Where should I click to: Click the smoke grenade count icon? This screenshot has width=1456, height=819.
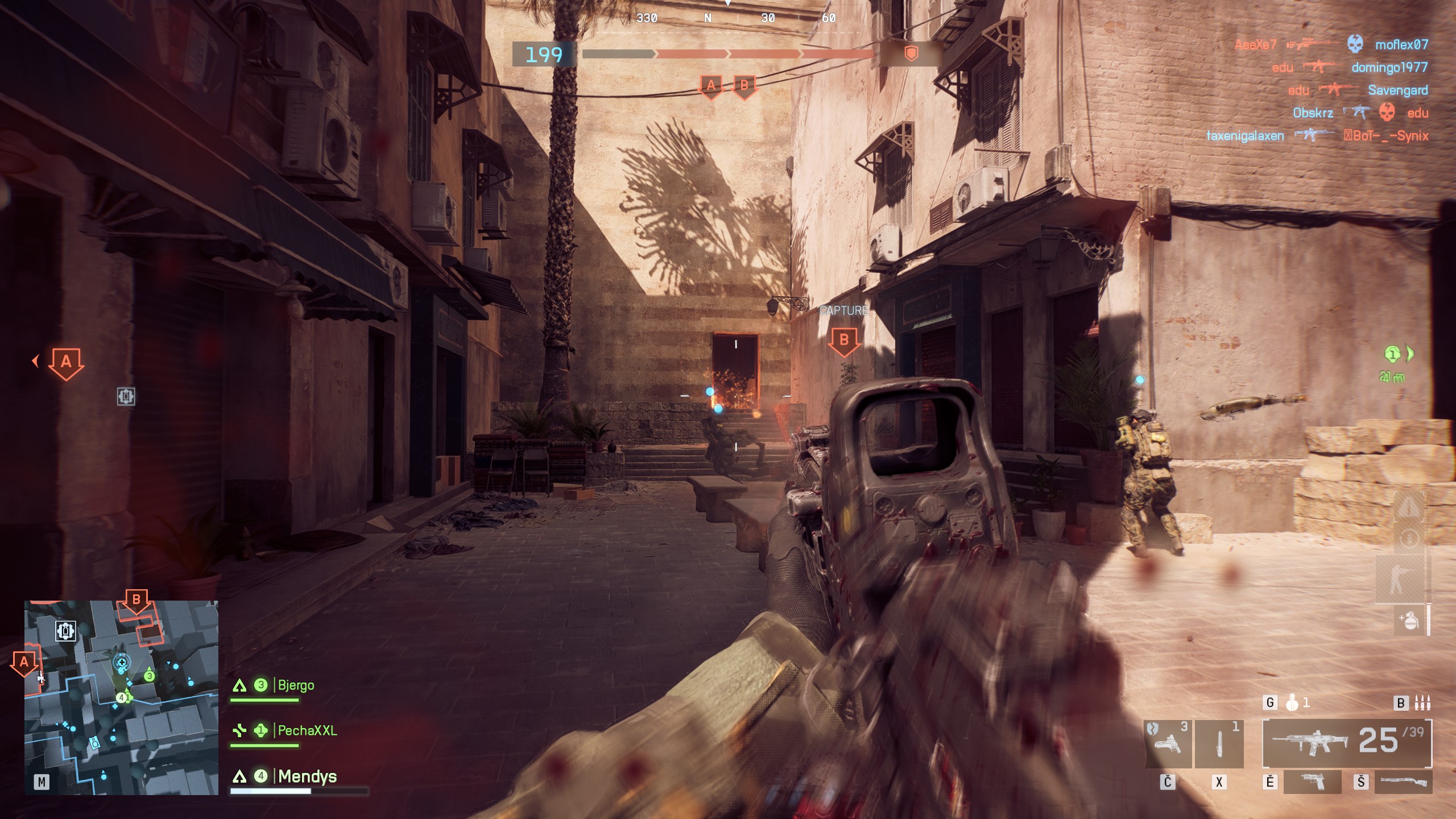point(1293,703)
